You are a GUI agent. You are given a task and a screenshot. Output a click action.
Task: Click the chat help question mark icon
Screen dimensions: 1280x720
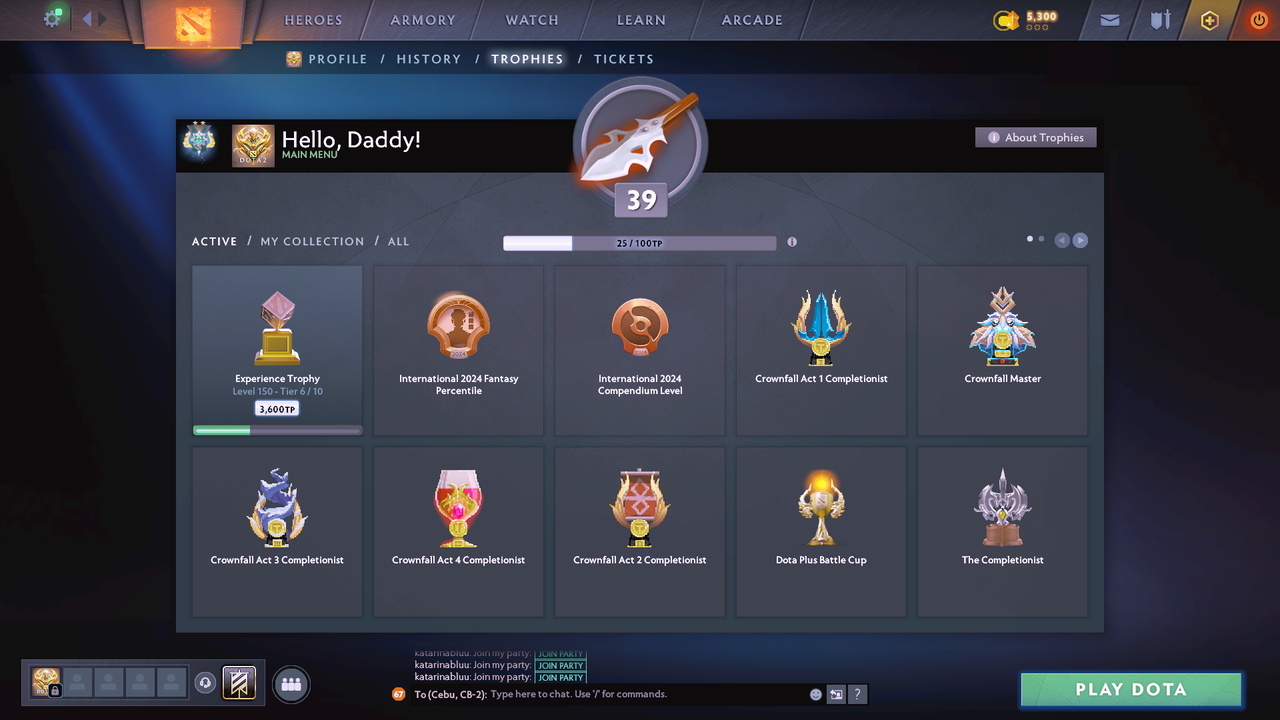coord(858,694)
